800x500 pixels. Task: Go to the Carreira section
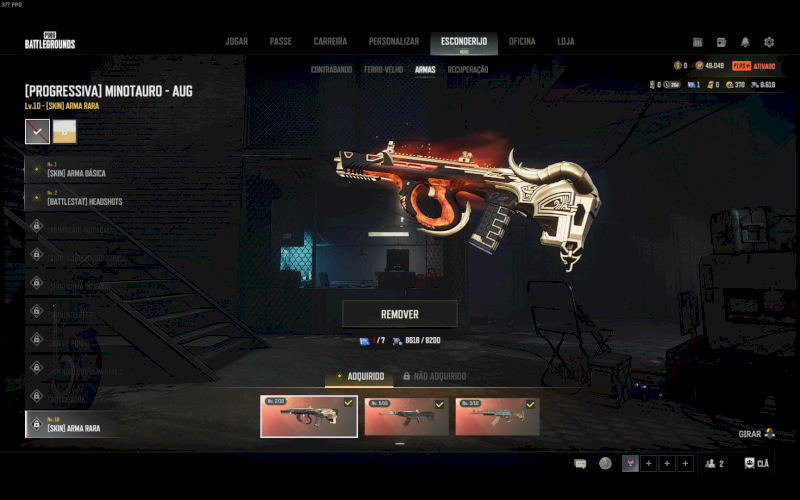330,42
